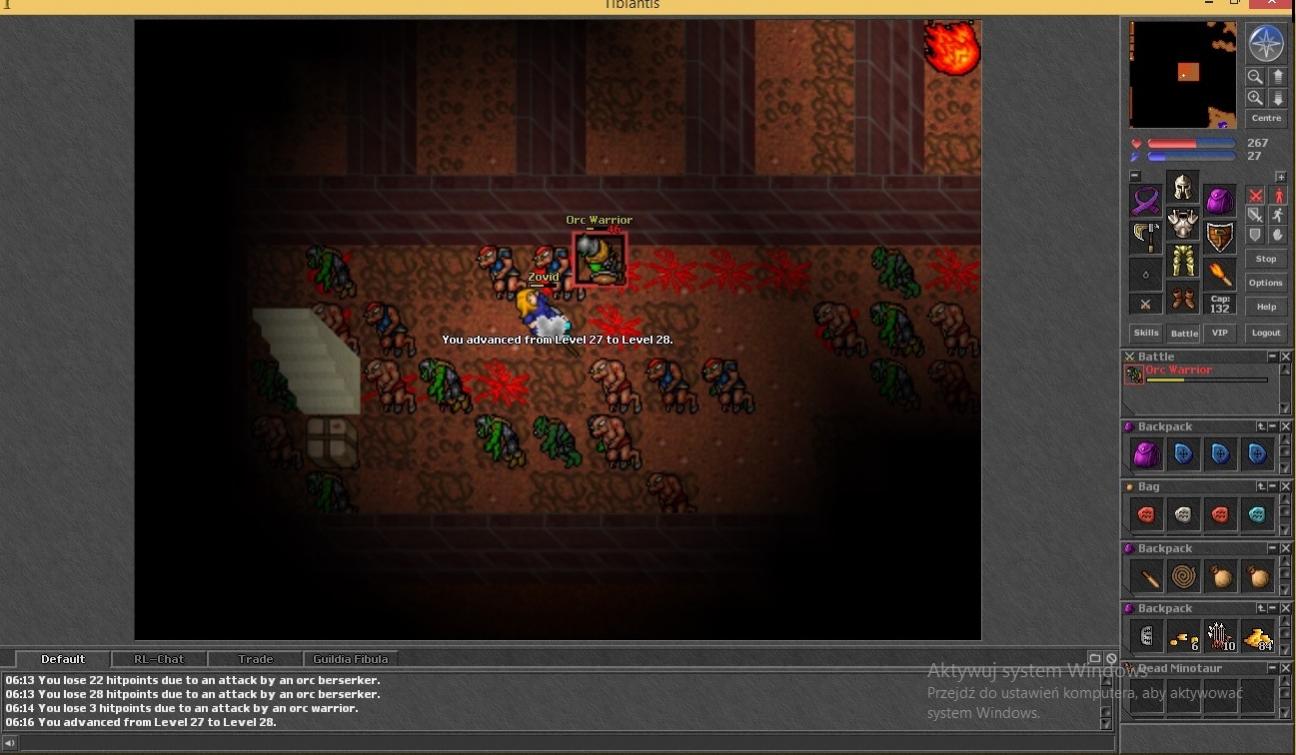Select the helmet equipment slot
The width and height of the screenshot is (1296, 755).
1183,188
